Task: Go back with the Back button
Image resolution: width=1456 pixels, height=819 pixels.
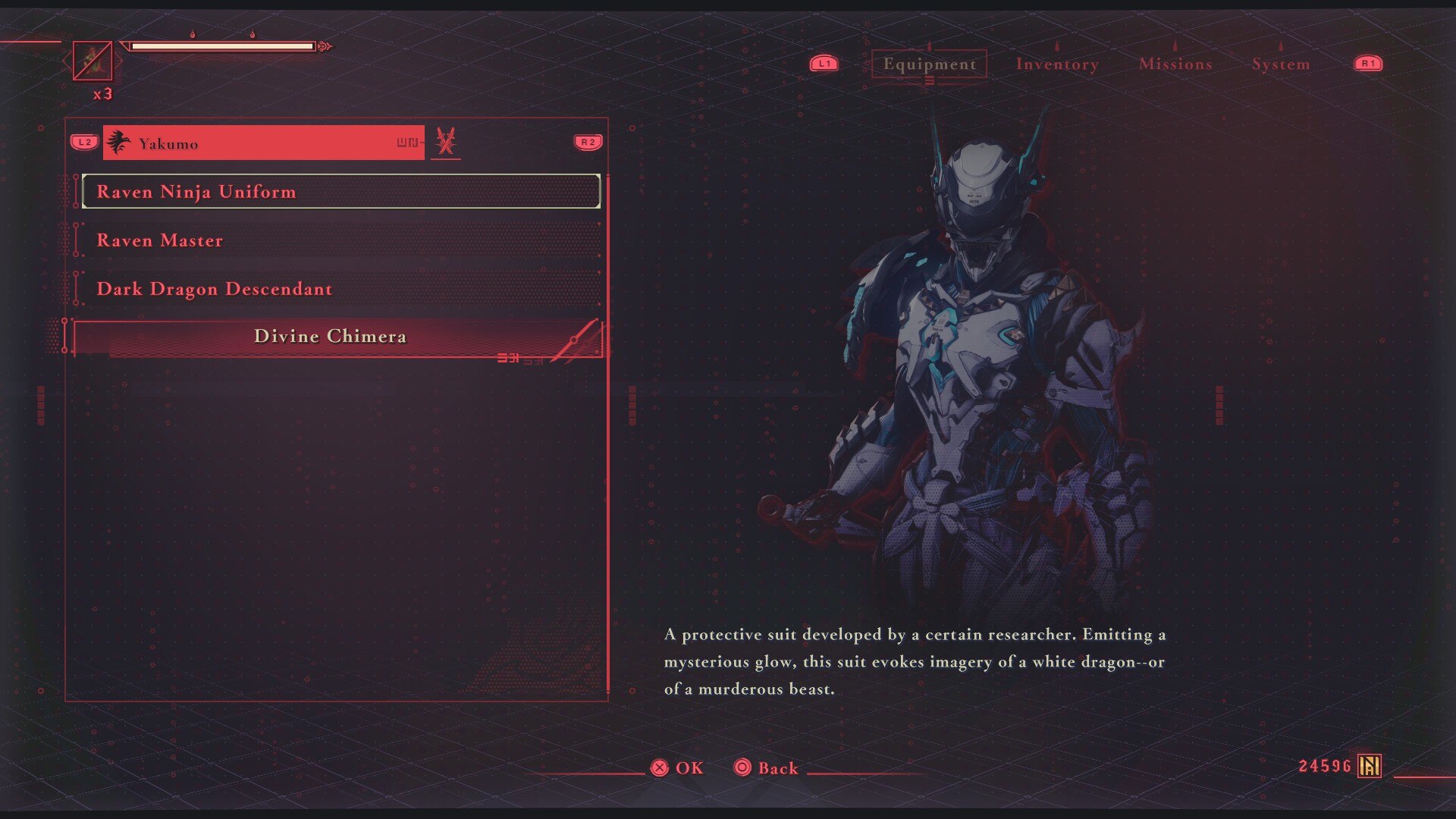Action: [x=767, y=768]
